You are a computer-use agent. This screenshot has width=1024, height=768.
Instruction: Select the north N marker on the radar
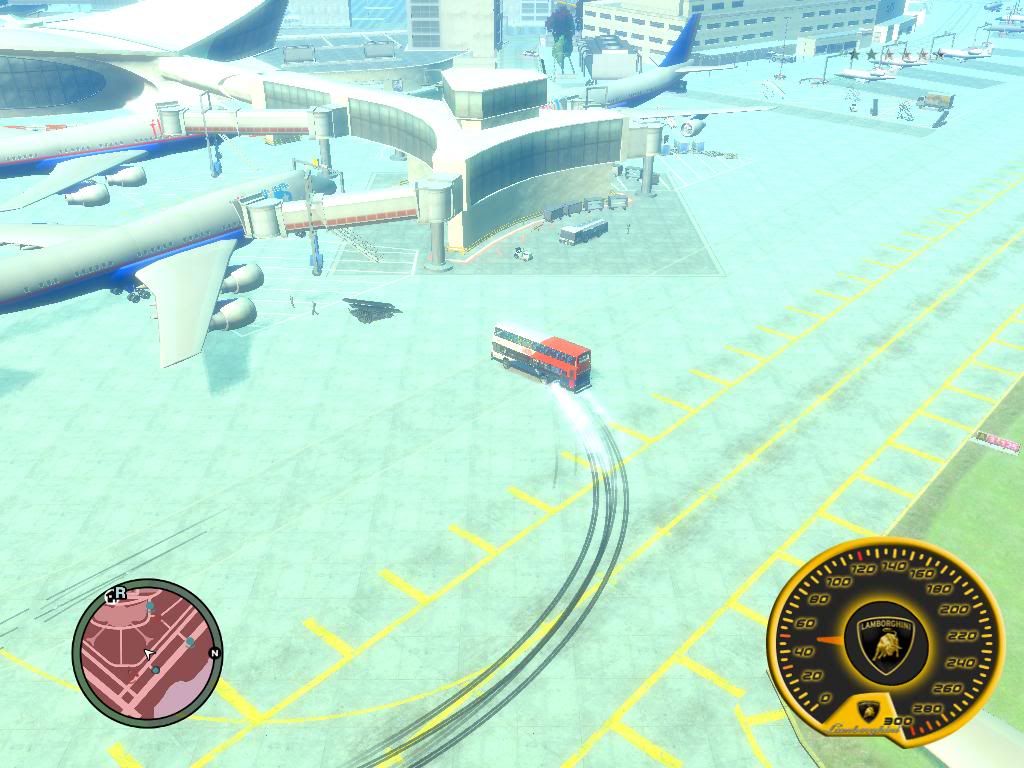coord(213,653)
